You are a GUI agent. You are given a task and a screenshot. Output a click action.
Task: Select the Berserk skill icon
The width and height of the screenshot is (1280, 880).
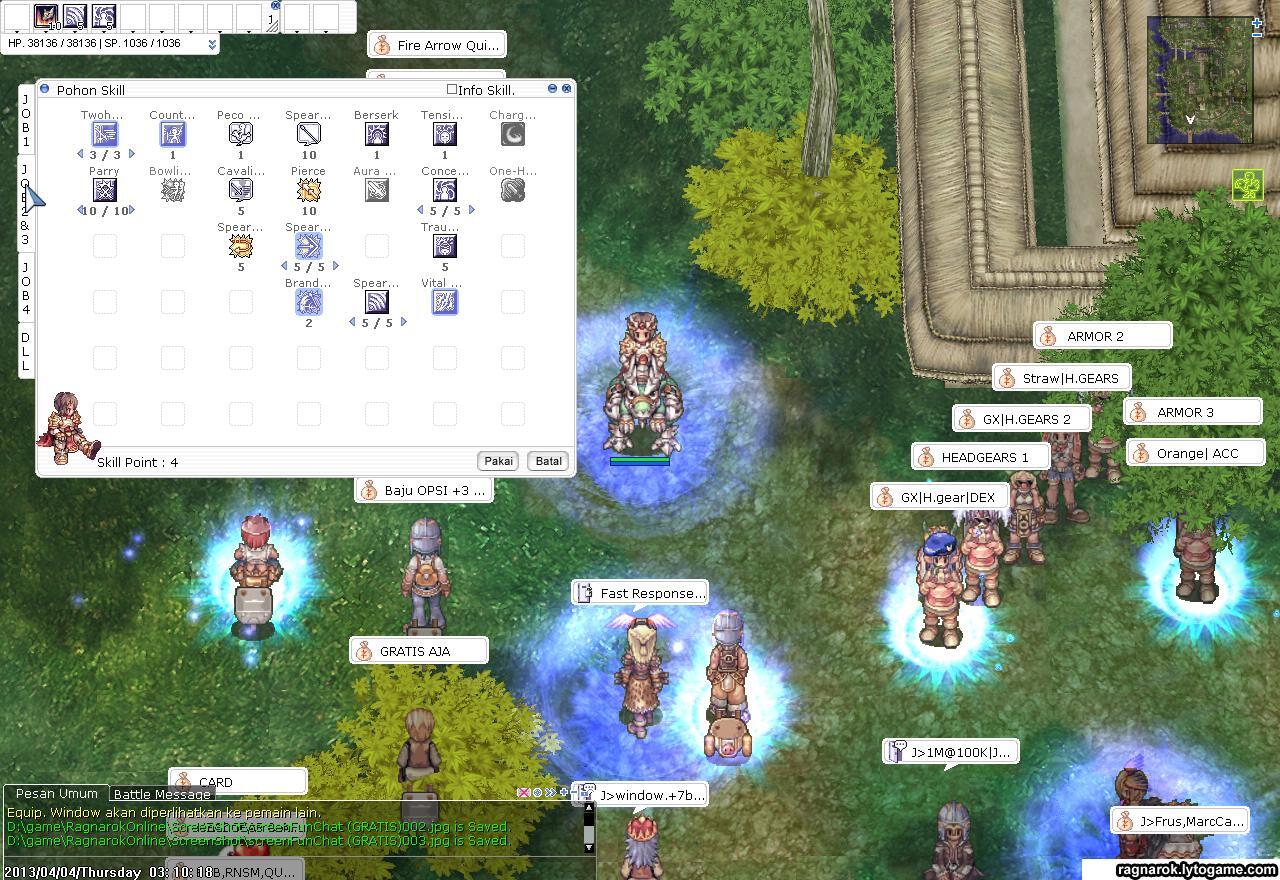point(376,135)
